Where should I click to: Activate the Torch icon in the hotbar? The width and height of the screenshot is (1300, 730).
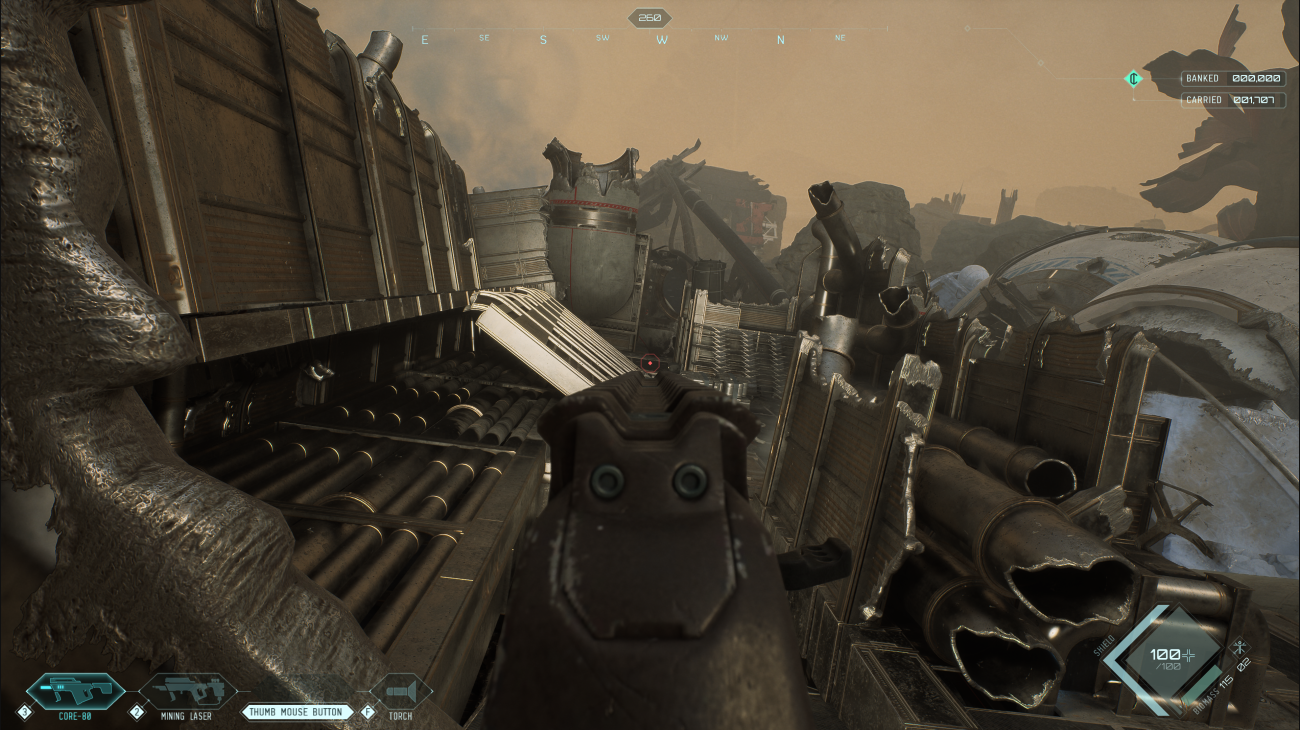tap(403, 692)
